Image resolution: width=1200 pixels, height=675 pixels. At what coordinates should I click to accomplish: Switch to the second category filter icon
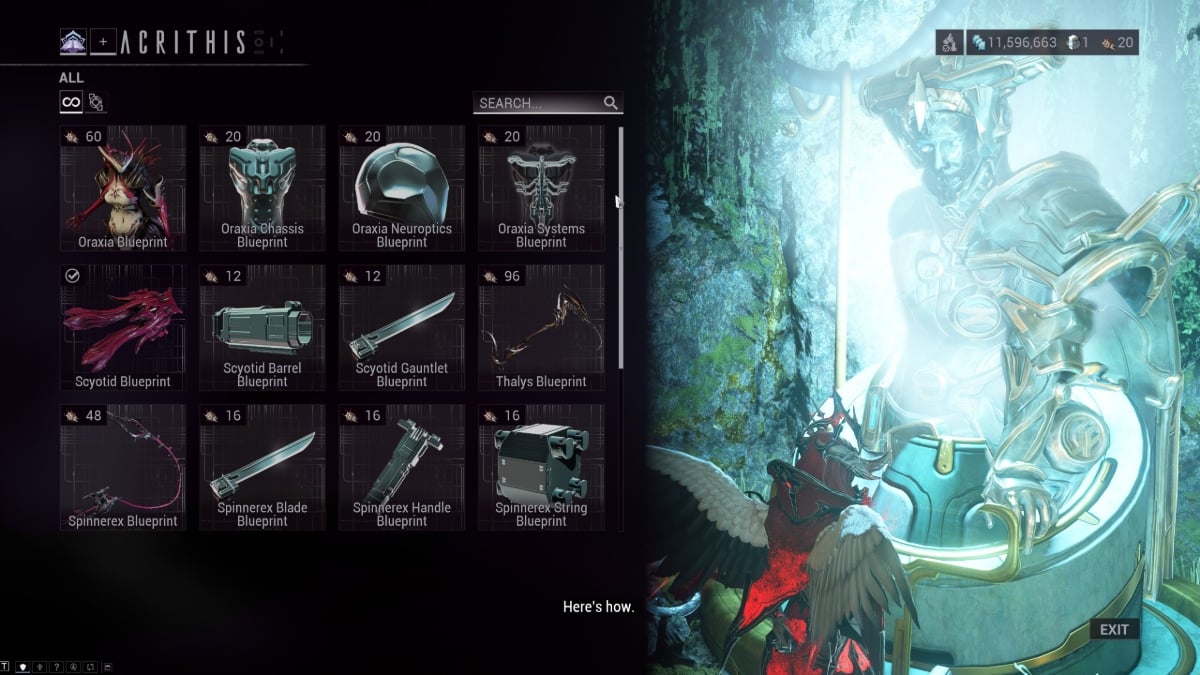pos(96,102)
